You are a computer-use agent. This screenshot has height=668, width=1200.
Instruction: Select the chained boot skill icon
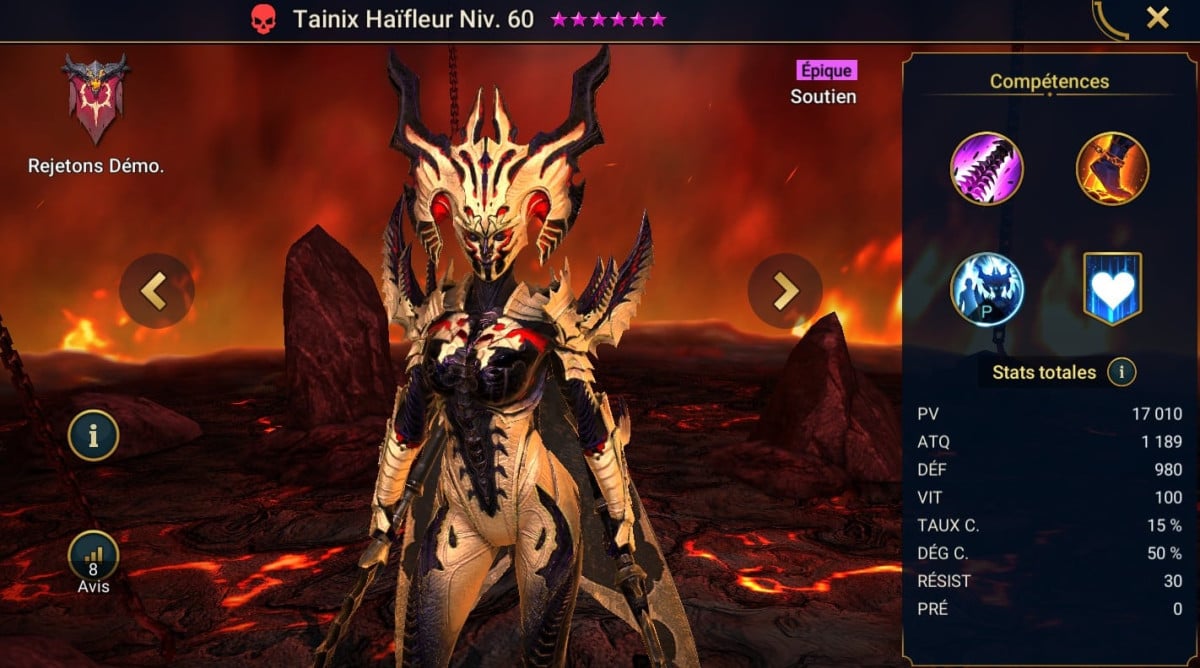coord(1112,168)
